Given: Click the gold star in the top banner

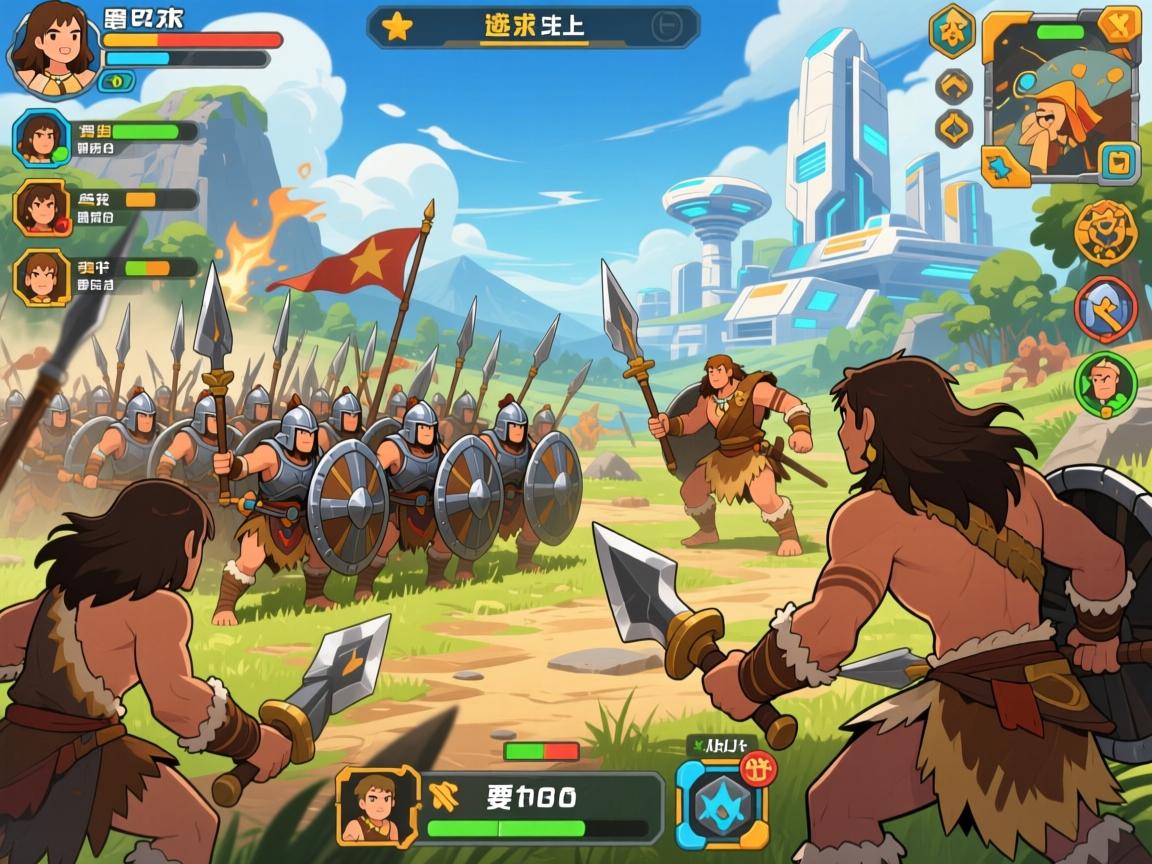Looking at the screenshot, I should pos(397,27).
